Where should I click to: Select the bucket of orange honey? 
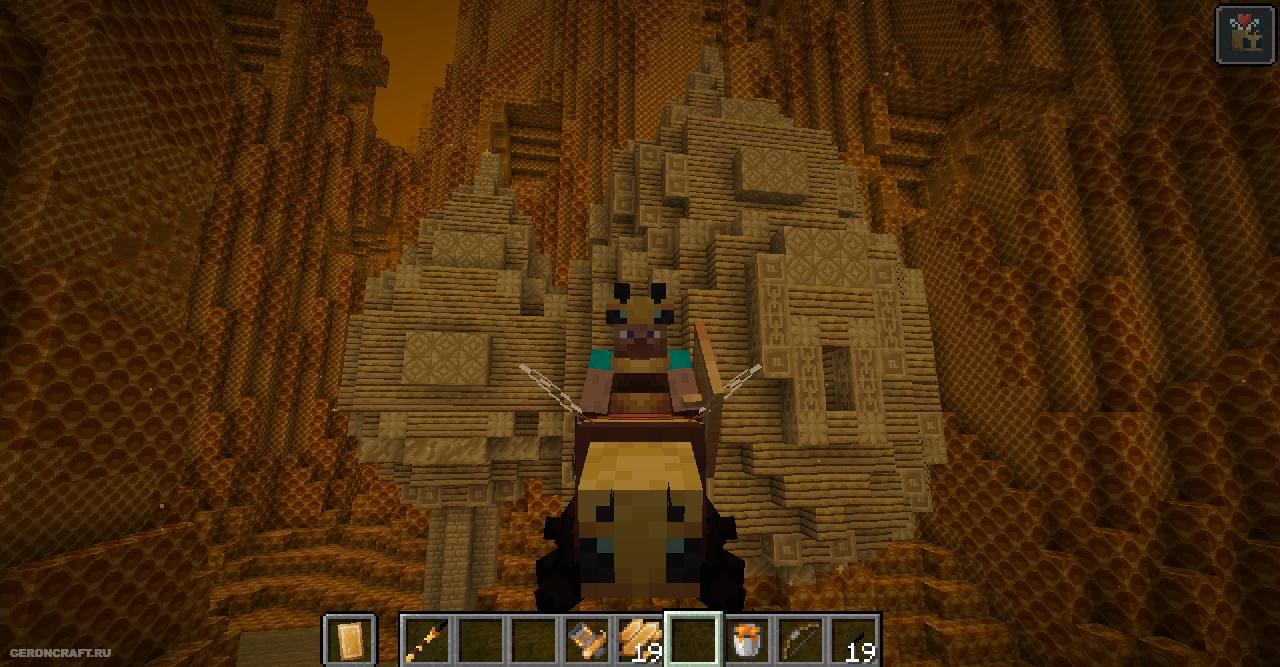click(x=747, y=640)
